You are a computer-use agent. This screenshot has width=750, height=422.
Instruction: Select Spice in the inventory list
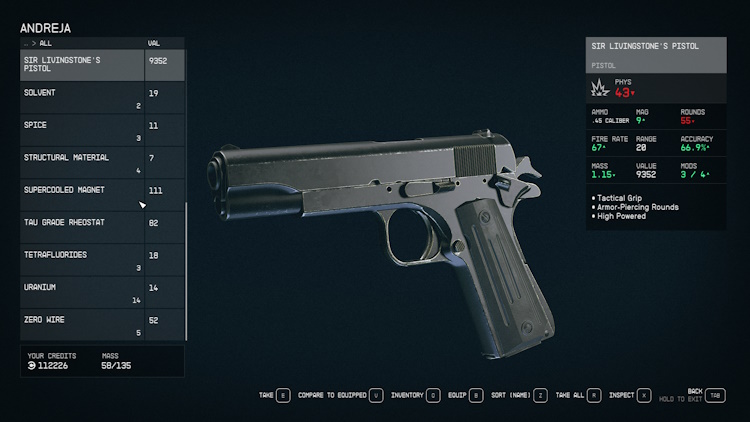click(84, 130)
